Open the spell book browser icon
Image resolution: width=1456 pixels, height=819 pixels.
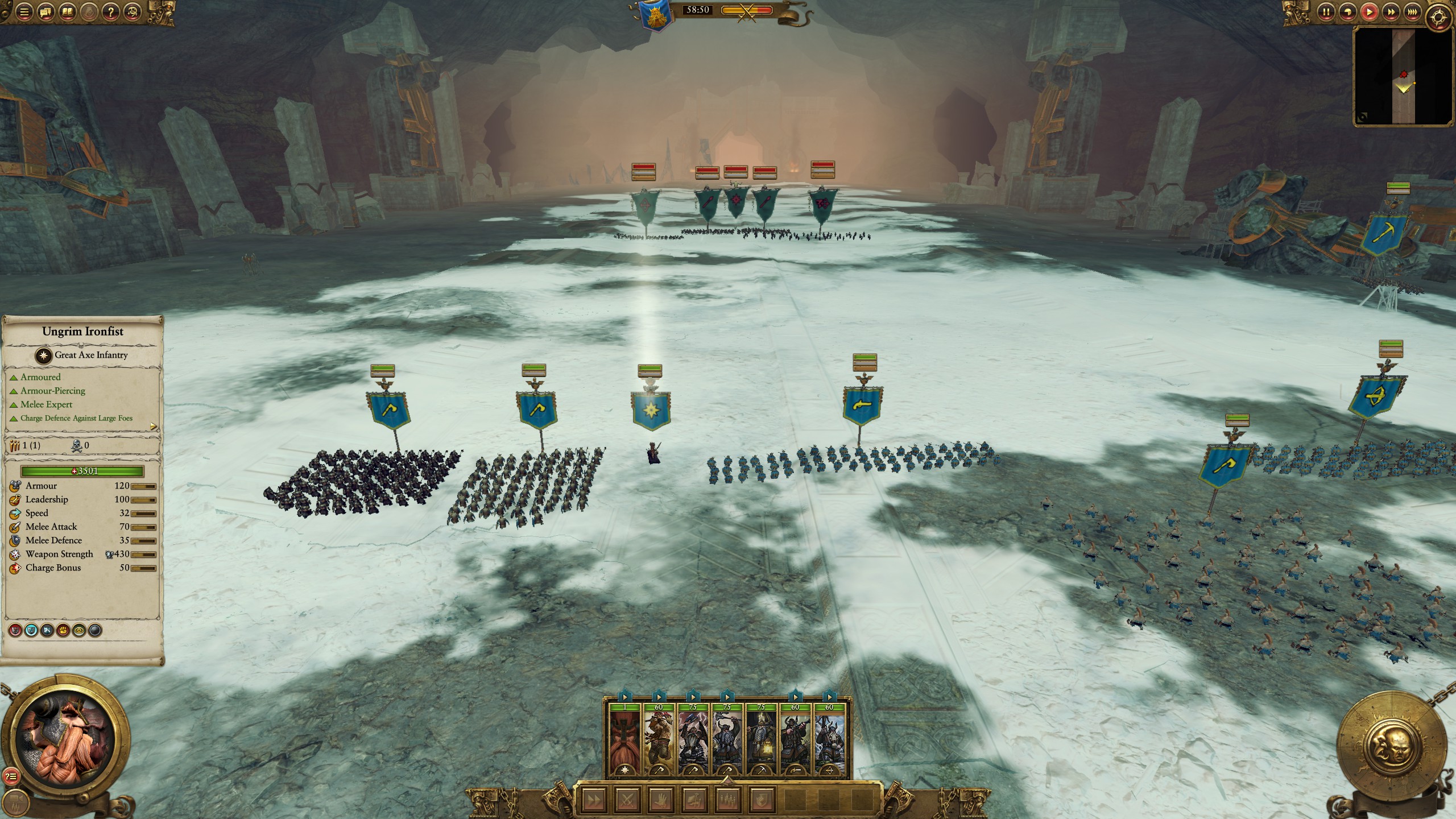[x=68, y=11]
